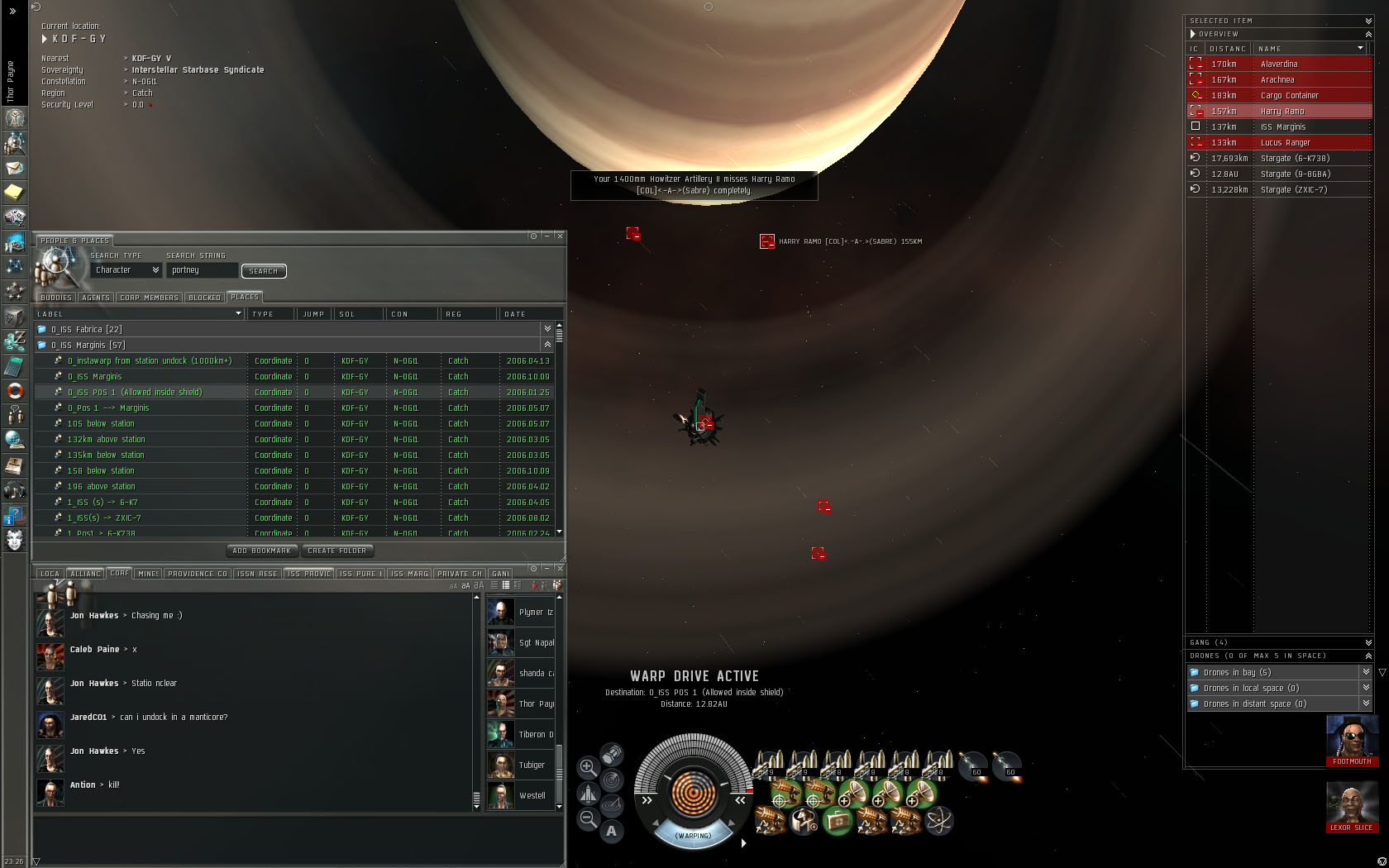Select the 0_ISS POS 1 bookmark row
The height and width of the screenshot is (868, 1389).
pos(135,393)
